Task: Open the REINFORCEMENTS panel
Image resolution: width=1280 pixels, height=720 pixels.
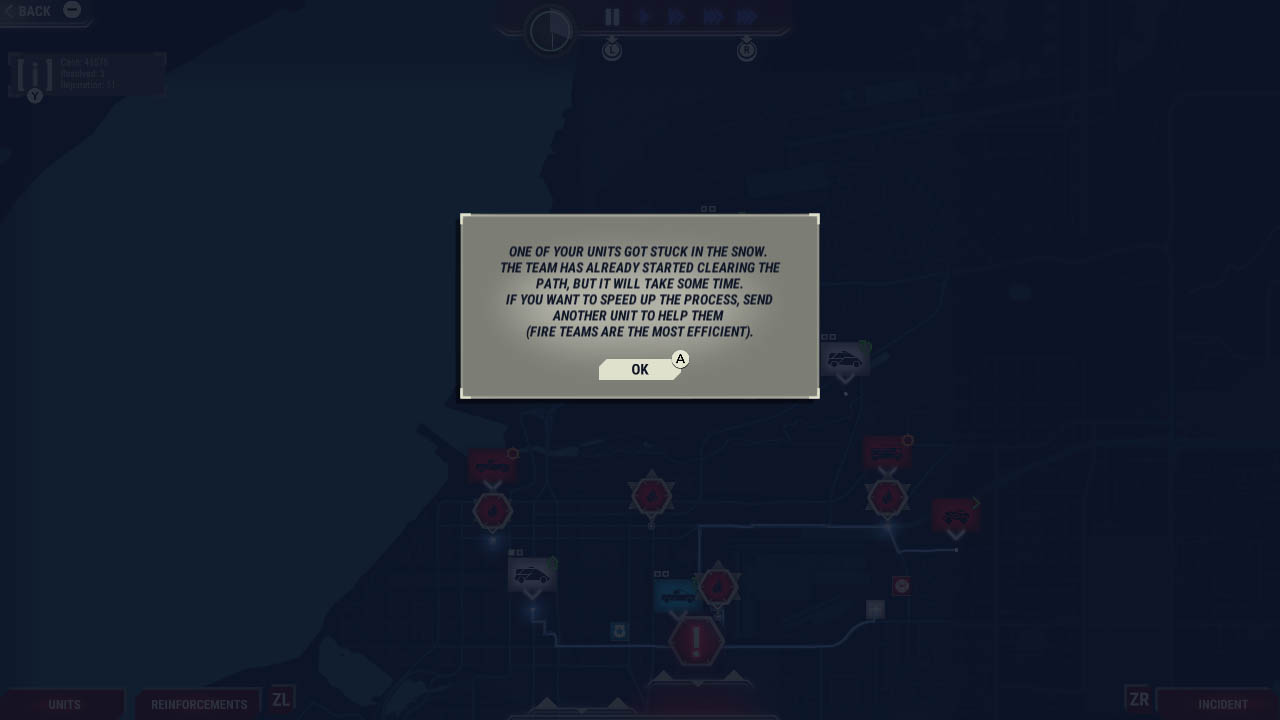Action: (x=198, y=704)
